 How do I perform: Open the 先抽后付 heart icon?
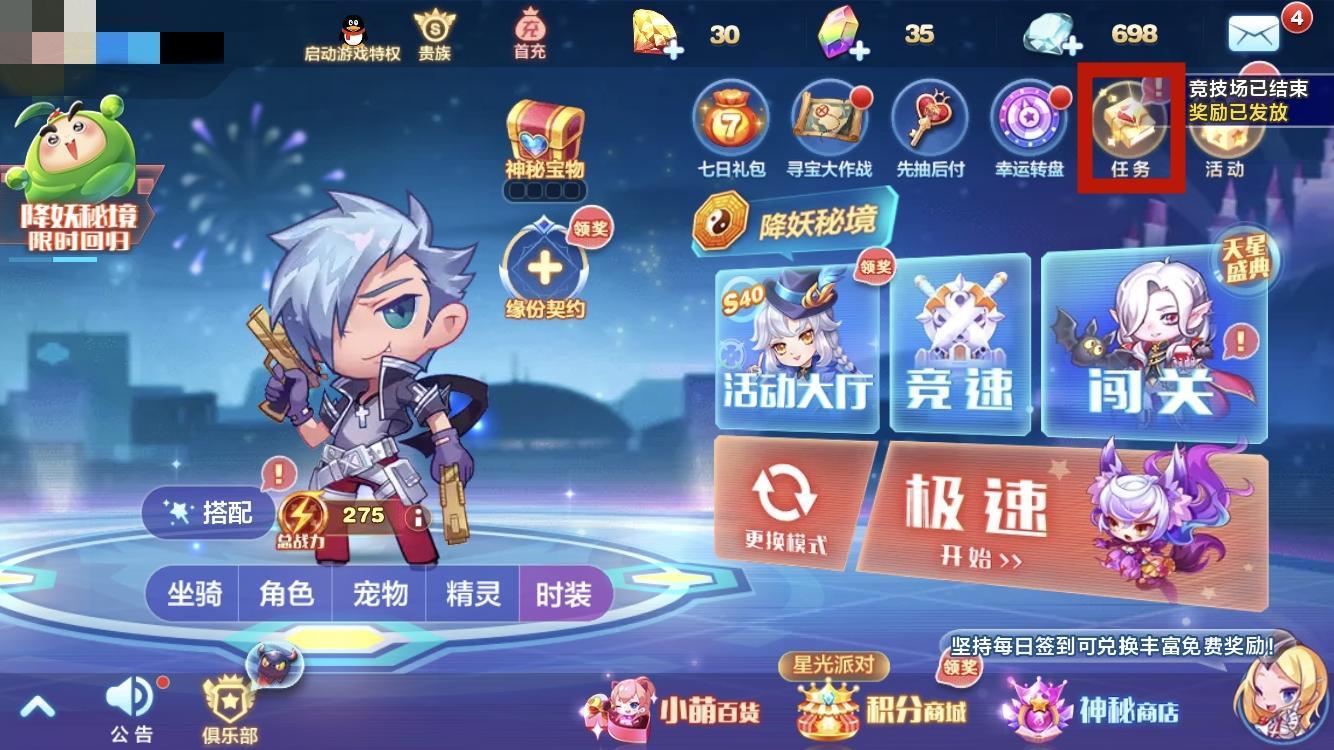[x=928, y=120]
